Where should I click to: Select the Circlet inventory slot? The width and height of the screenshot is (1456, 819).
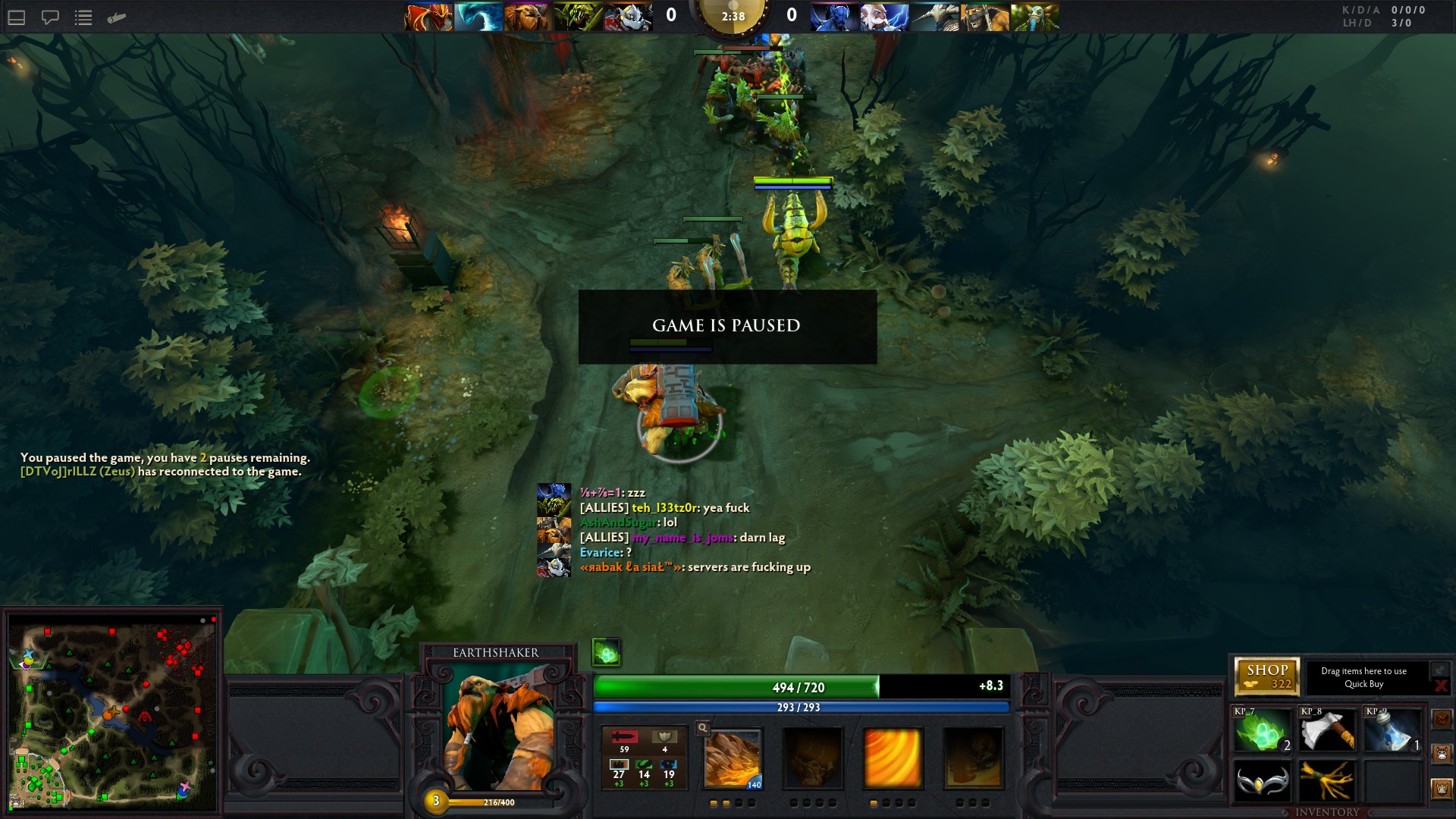coord(1262,781)
